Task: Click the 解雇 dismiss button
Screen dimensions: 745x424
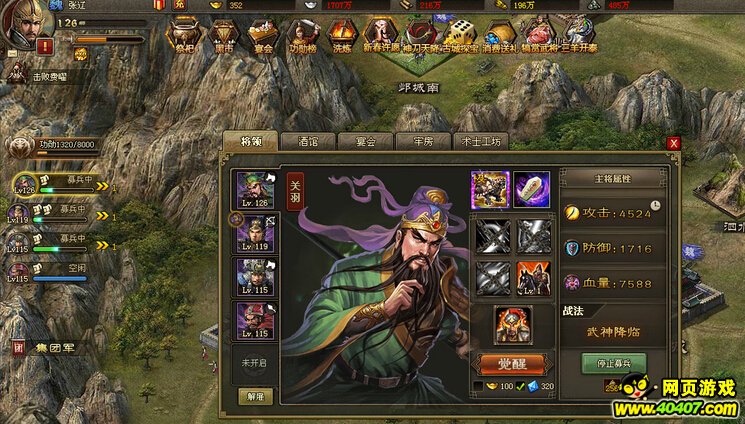Action: click(255, 396)
